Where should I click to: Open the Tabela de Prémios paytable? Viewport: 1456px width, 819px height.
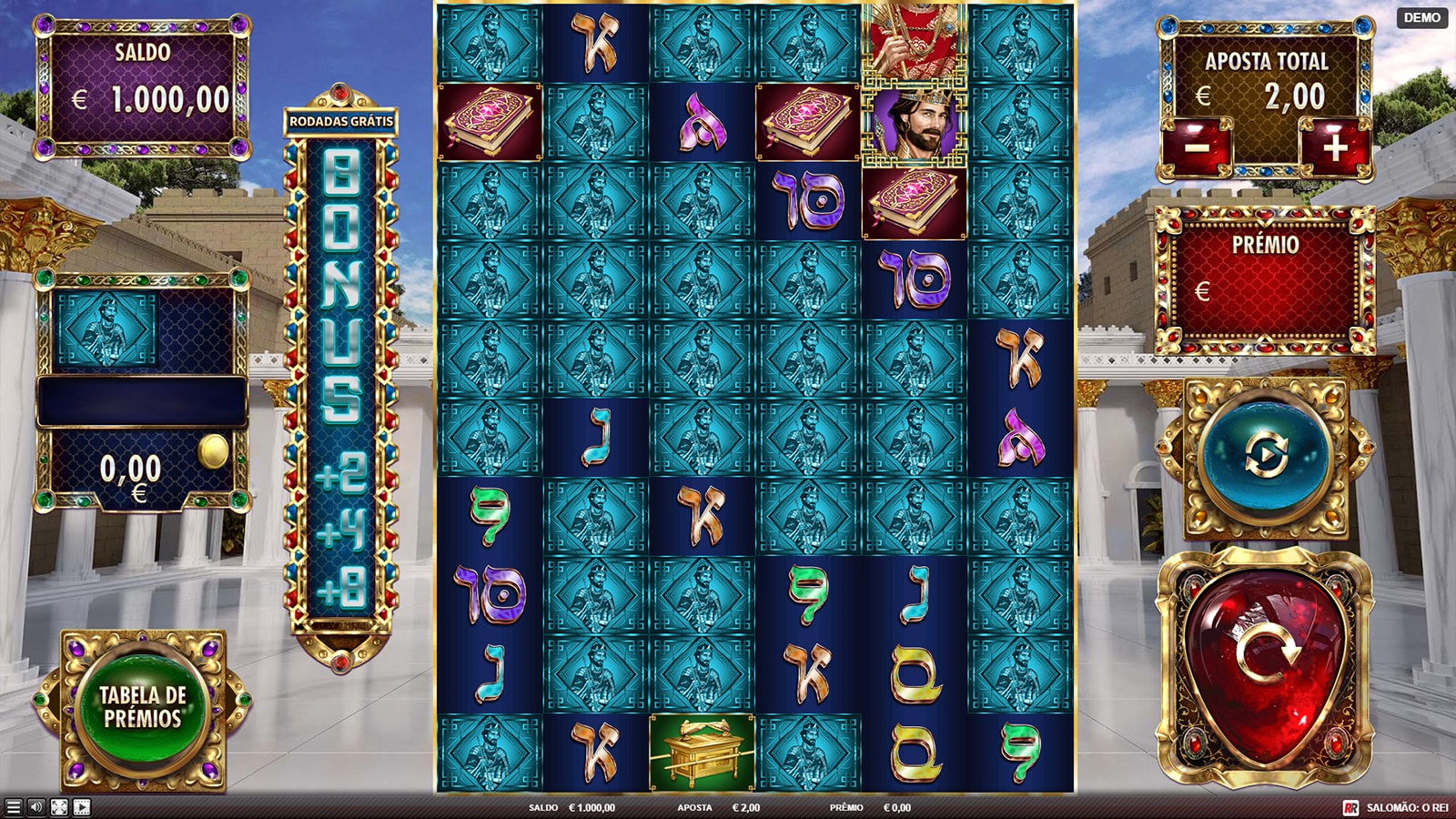pyautogui.click(x=143, y=707)
